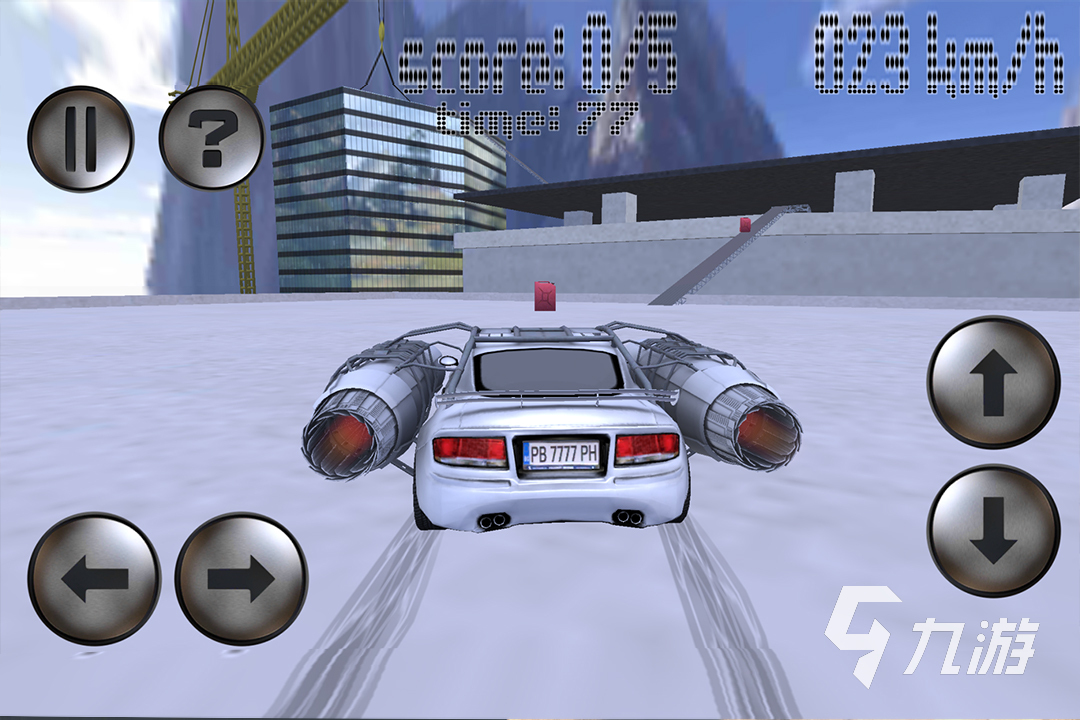Pause the game with the pause button
1080x720 pixels.
(x=80, y=139)
